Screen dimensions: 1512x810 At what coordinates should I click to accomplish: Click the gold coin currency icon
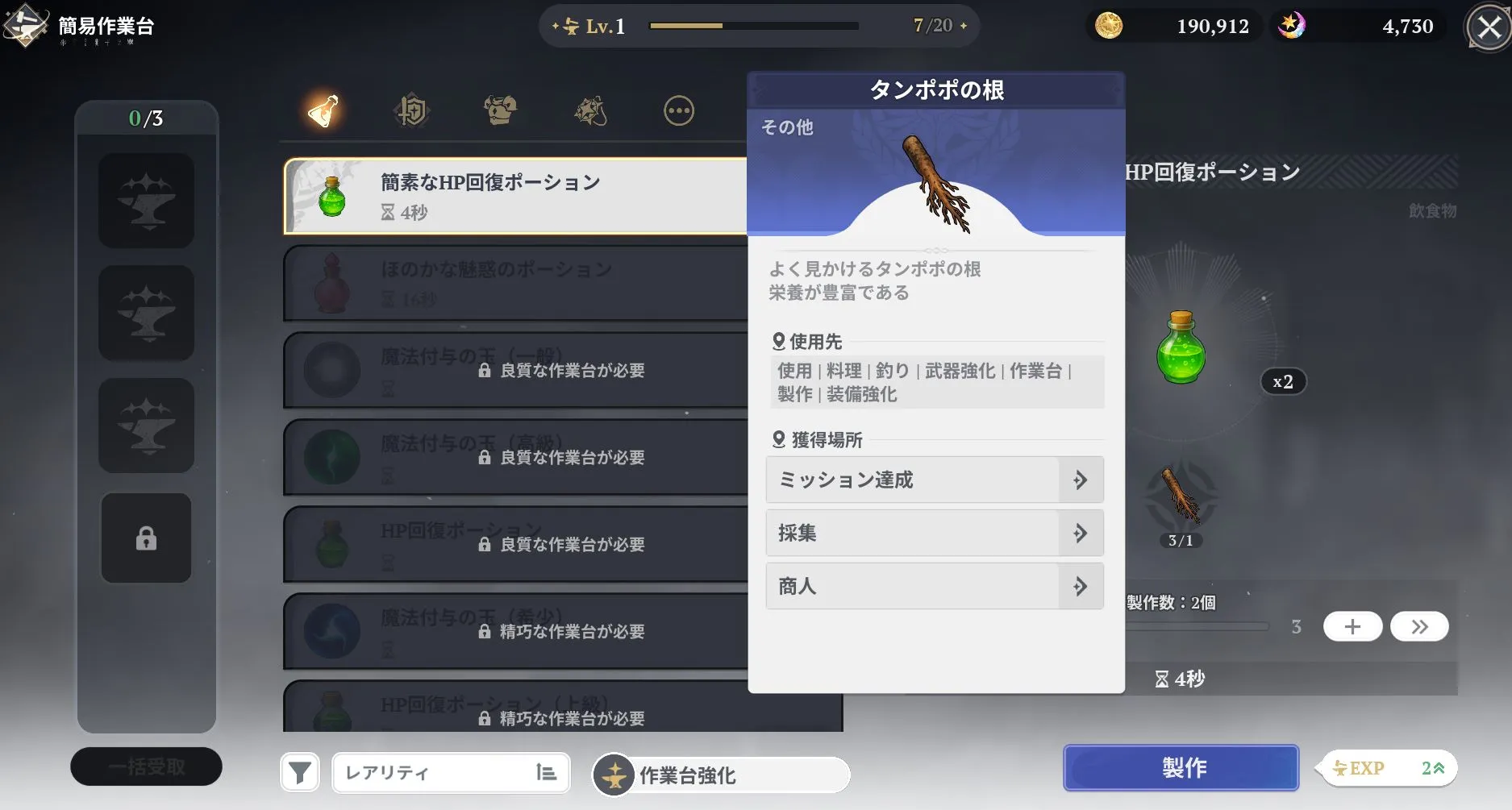(1110, 26)
